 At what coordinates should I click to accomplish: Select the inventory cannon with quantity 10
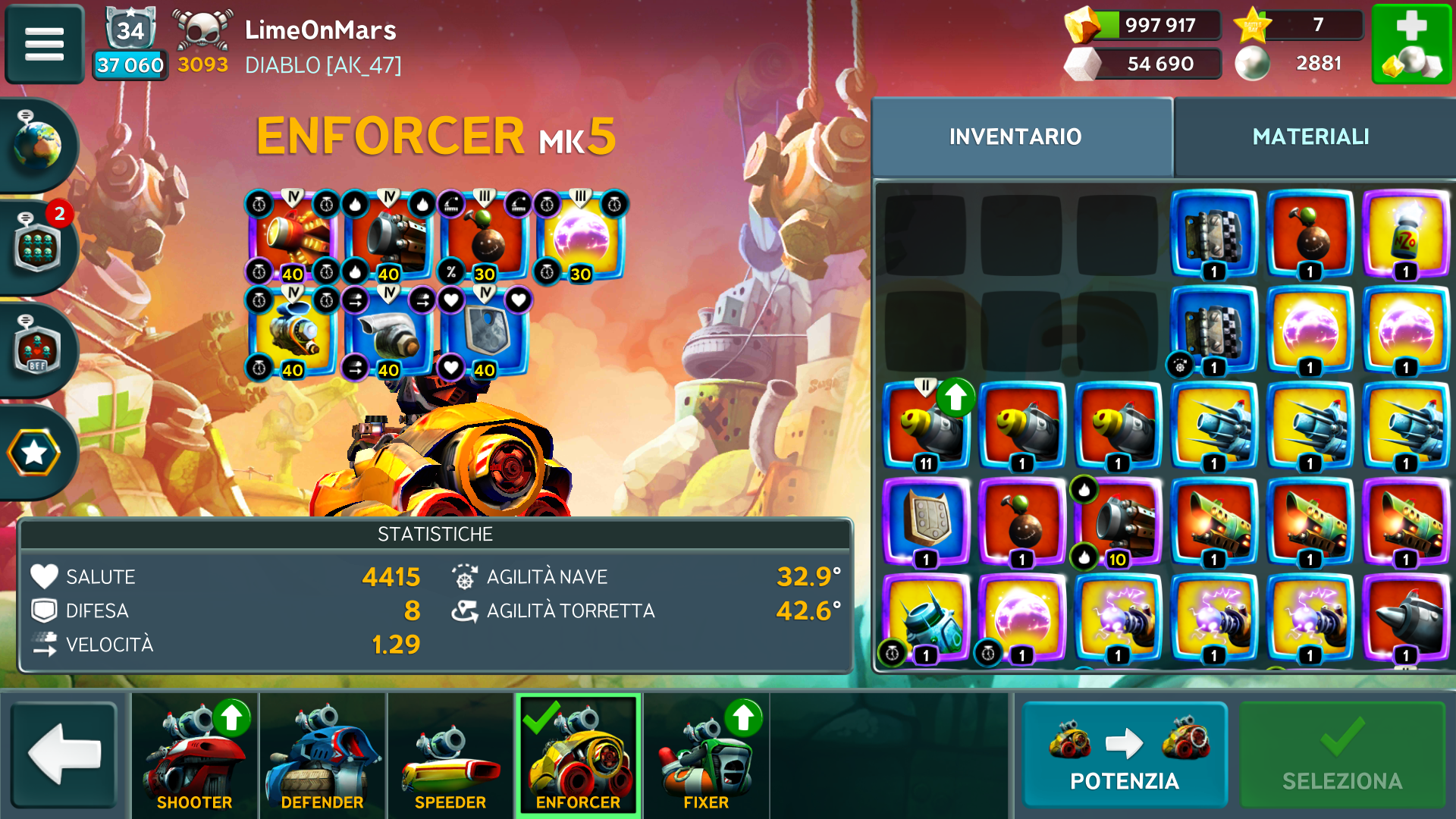[1118, 522]
